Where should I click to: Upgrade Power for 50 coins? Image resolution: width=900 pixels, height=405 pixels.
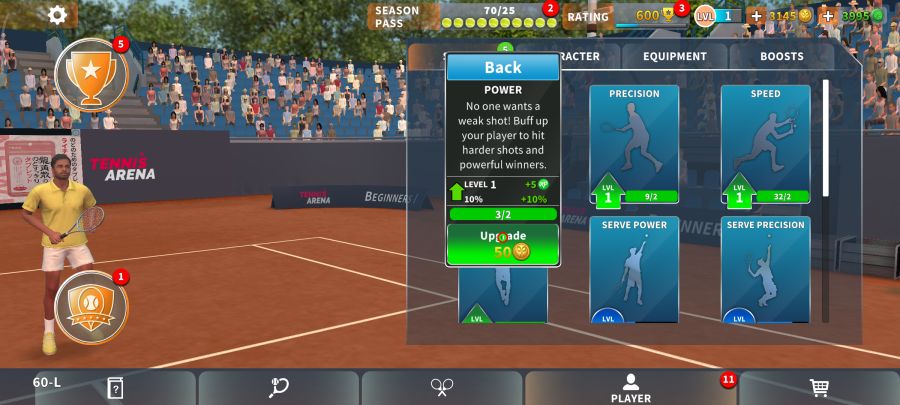tap(503, 244)
